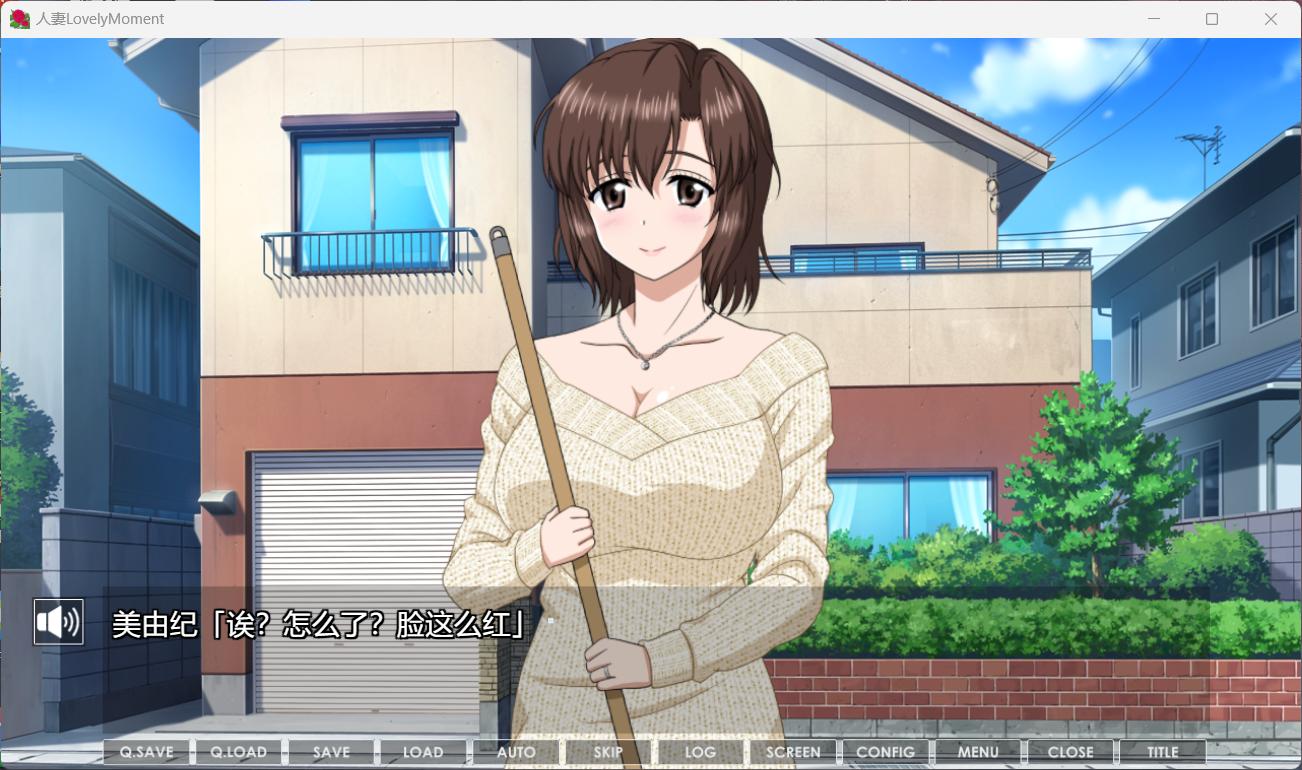Activate SKIP to fast-forward dialogue
Viewport: 1302px width, 770px height.
[608, 752]
